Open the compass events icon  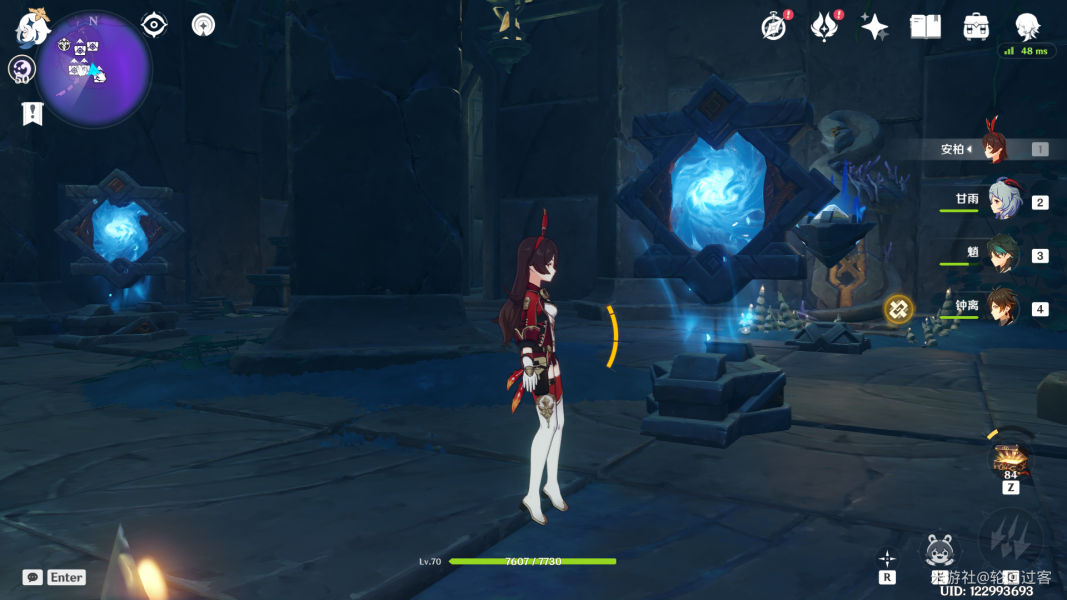pyautogui.click(x=773, y=27)
